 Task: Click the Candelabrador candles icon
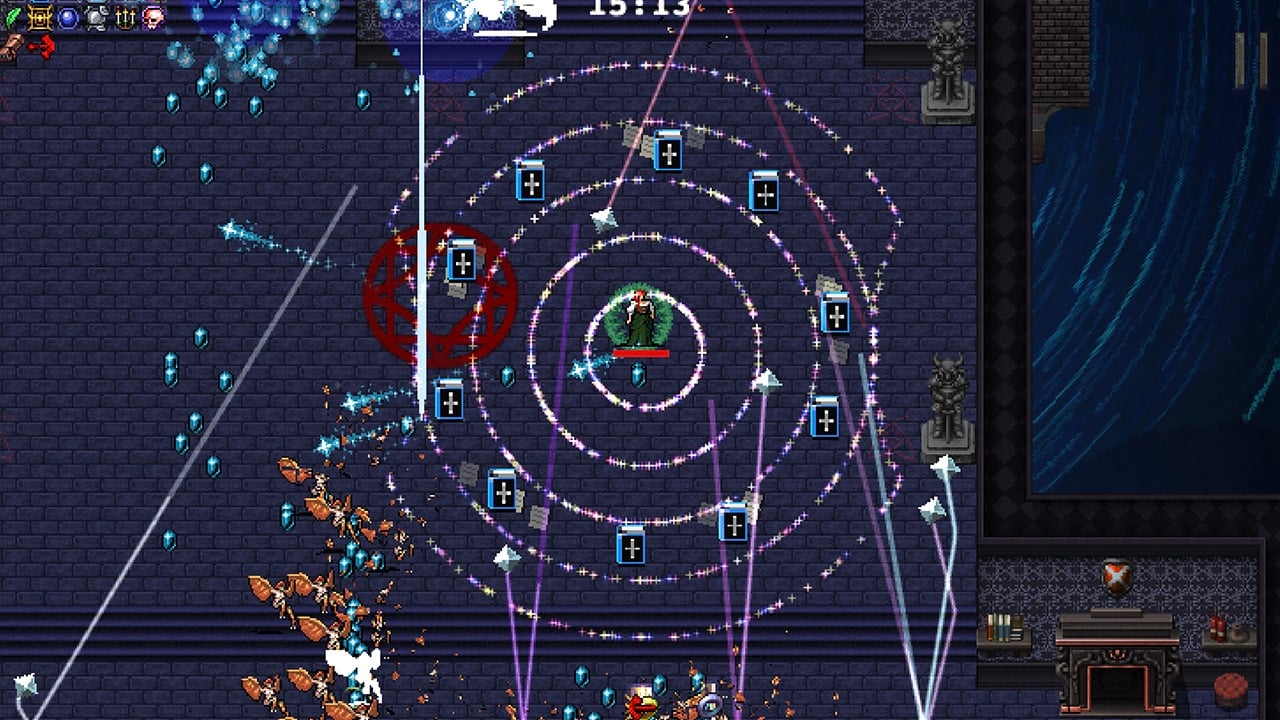click(x=125, y=17)
